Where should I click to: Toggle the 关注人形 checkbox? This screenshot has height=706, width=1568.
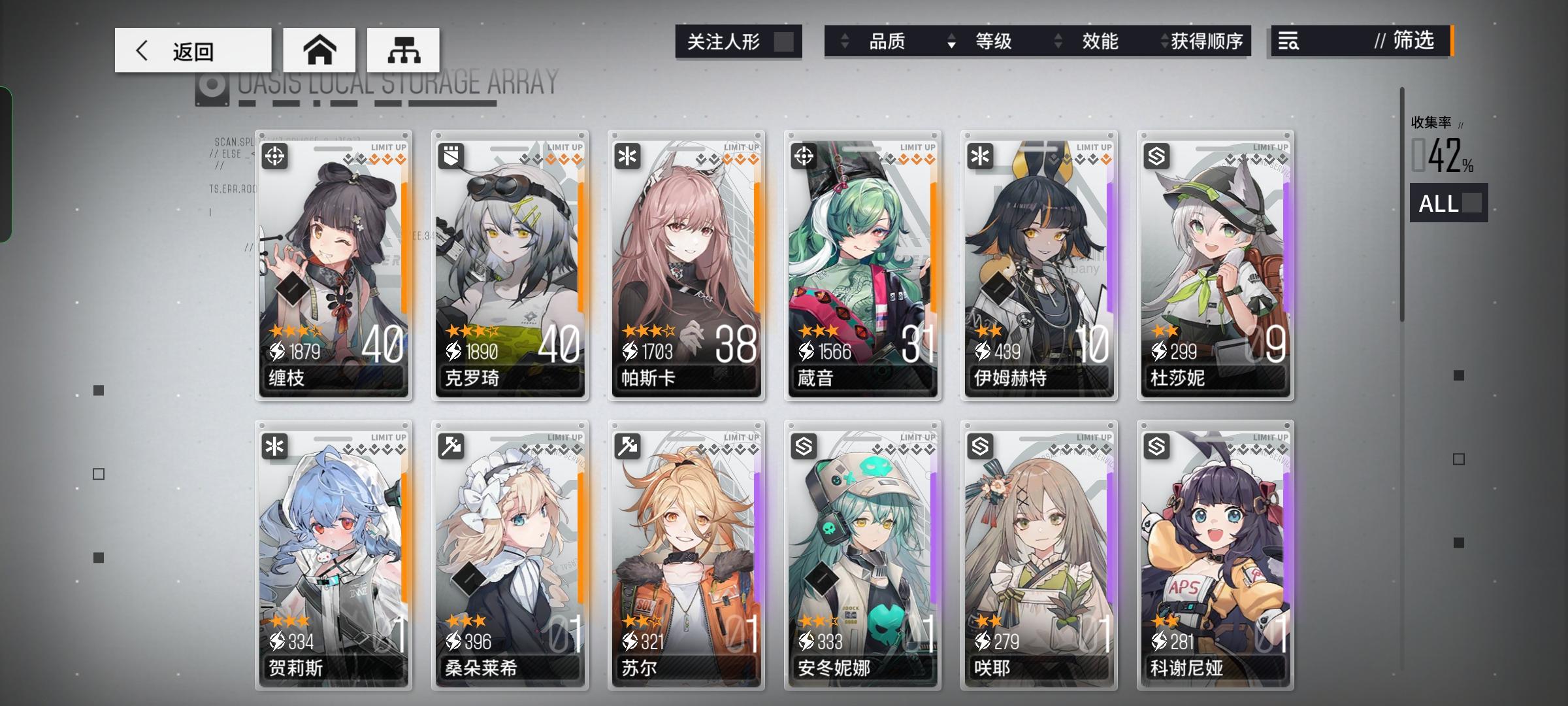(x=786, y=41)
